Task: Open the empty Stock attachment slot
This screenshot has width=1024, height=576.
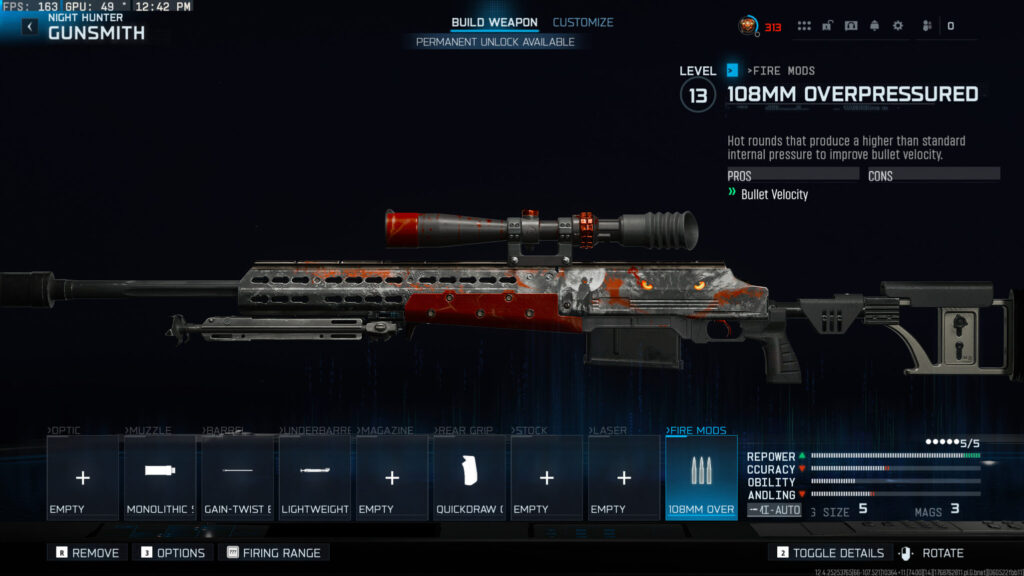Action: (546, 478)
